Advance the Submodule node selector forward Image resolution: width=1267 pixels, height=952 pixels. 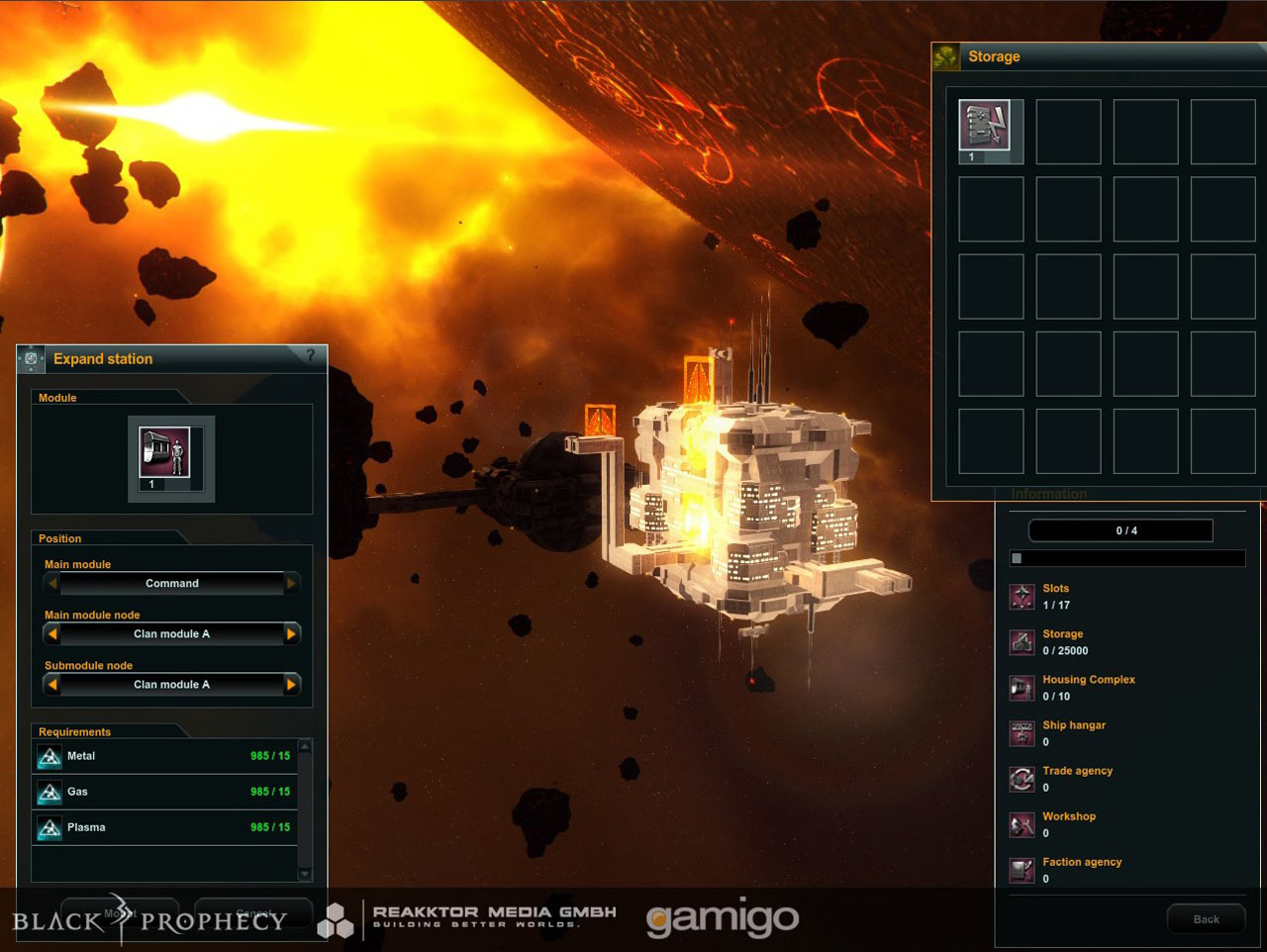[x=291, y=684]
